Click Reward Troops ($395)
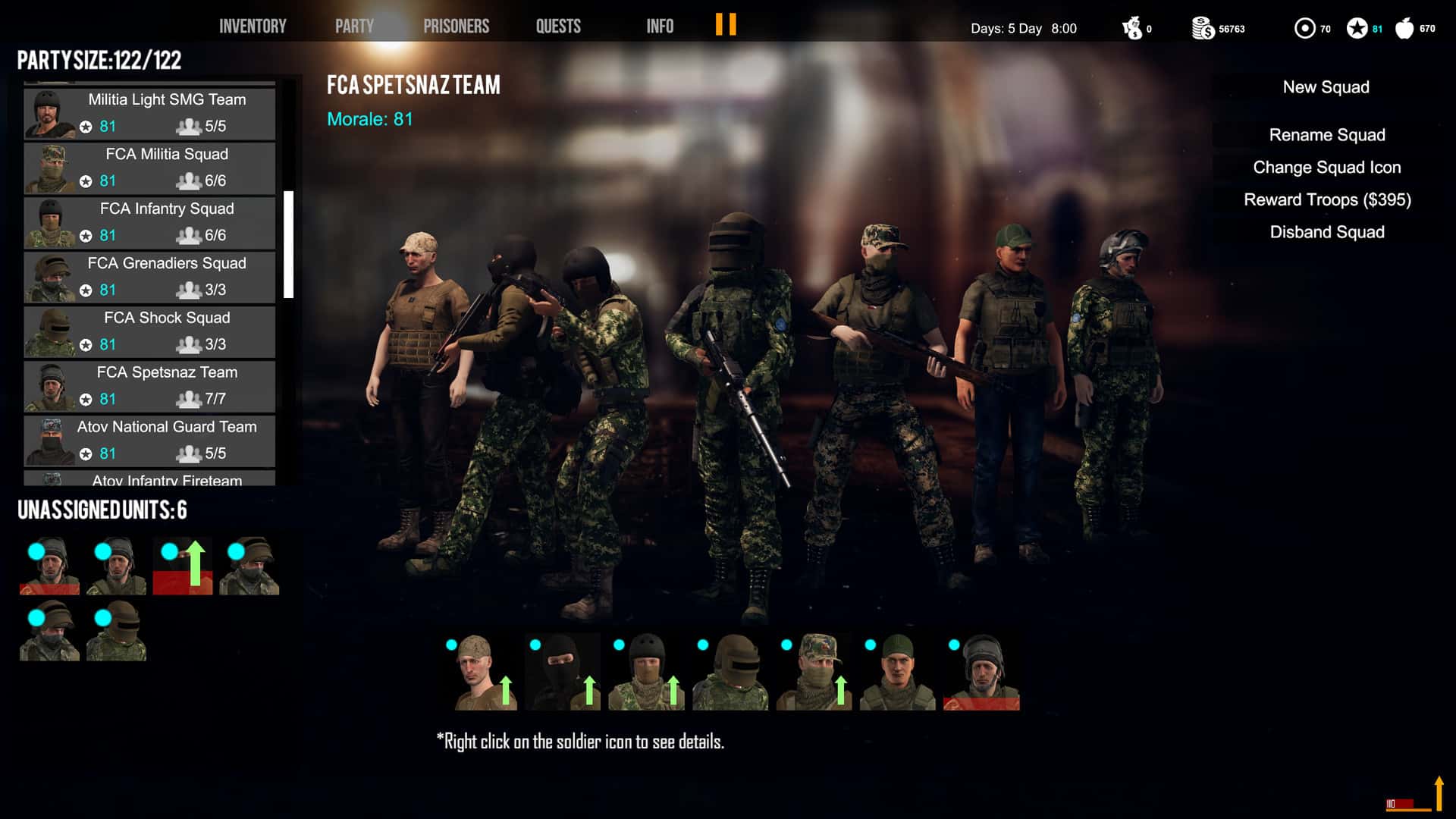Screen dimensions: 1456x819 (x=1327, y=199)
